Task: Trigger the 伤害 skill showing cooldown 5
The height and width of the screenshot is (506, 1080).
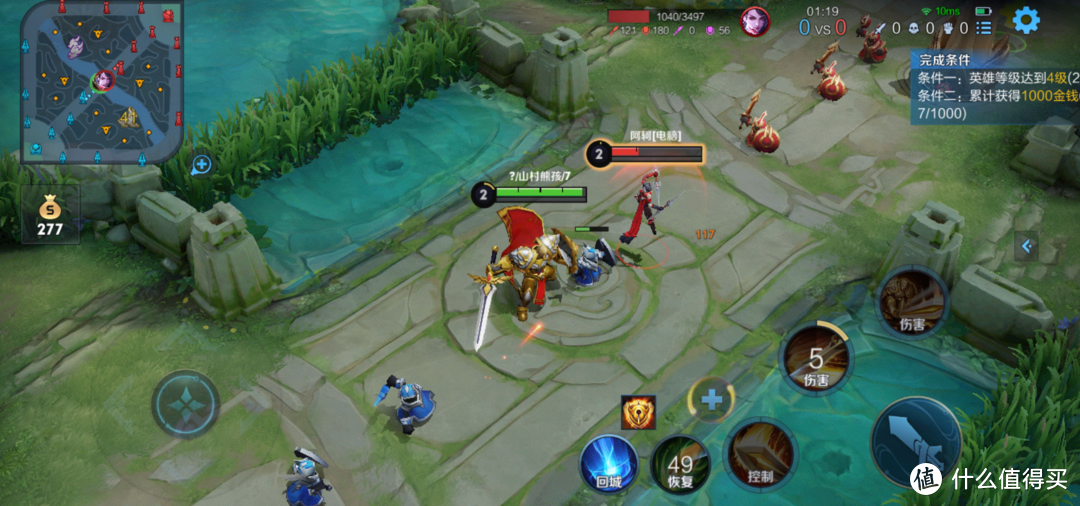Action: pyautogui.click(x=817, y=358)
